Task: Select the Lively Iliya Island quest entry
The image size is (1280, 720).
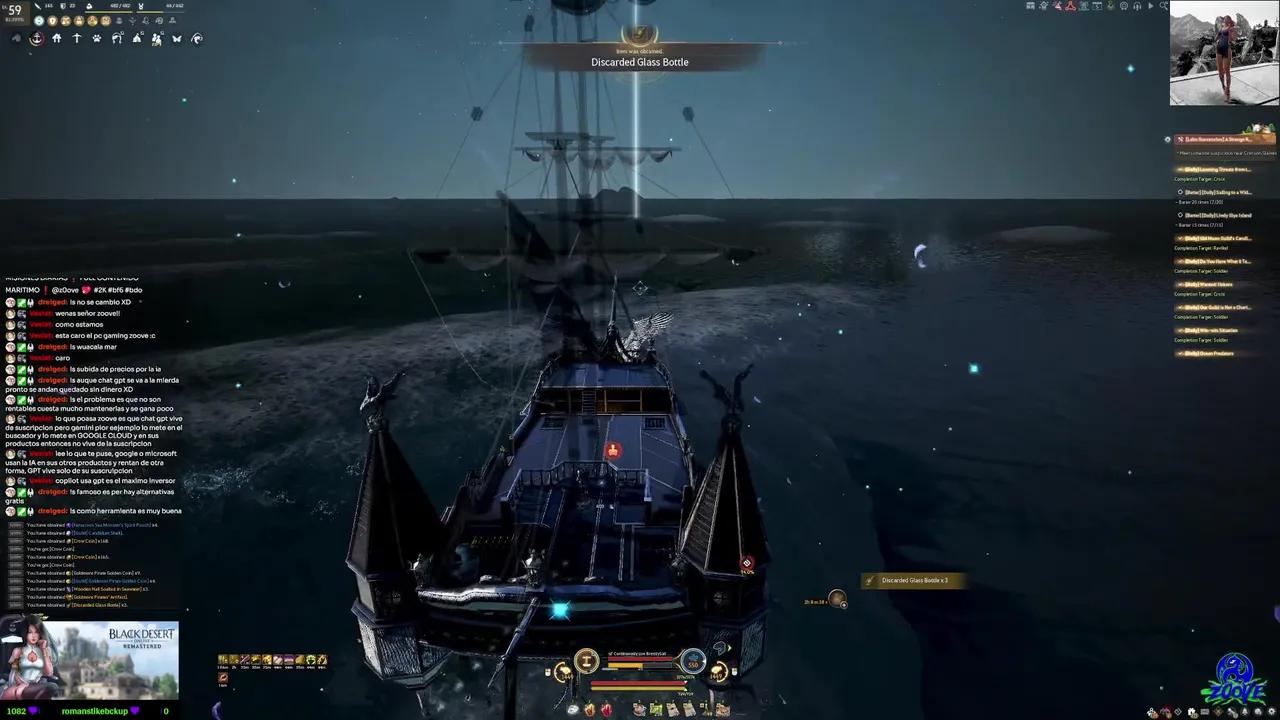Action: (x=1217, y=215)
